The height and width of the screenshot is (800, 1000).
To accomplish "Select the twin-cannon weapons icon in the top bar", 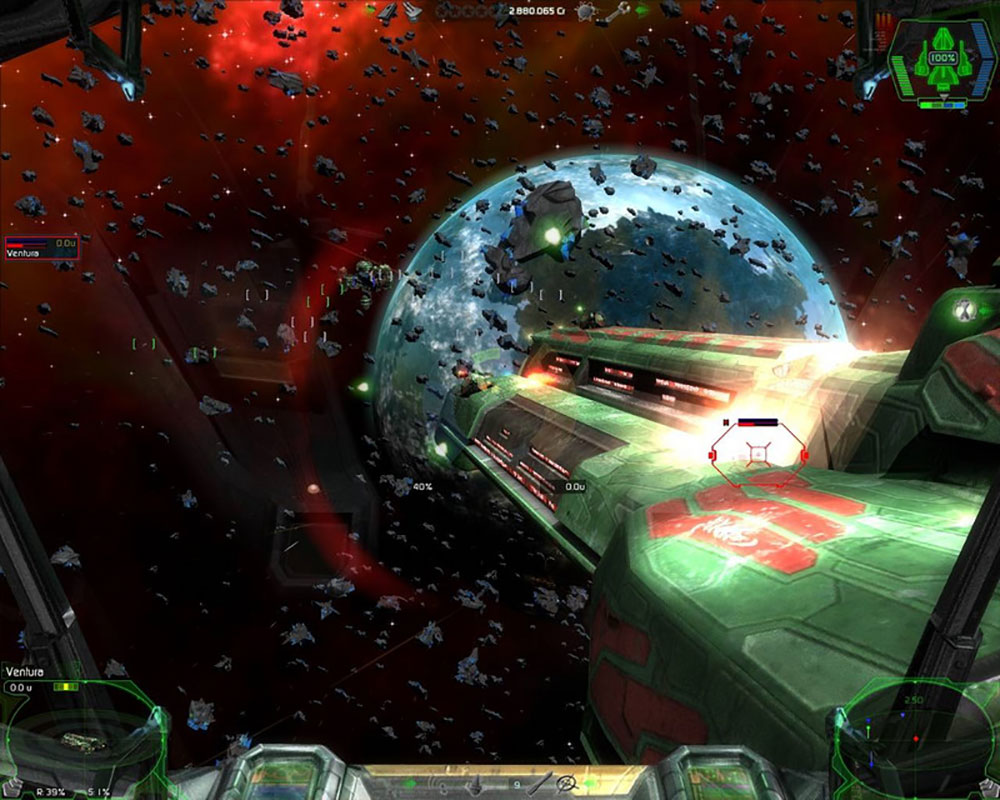I will (x=415, y=11).
